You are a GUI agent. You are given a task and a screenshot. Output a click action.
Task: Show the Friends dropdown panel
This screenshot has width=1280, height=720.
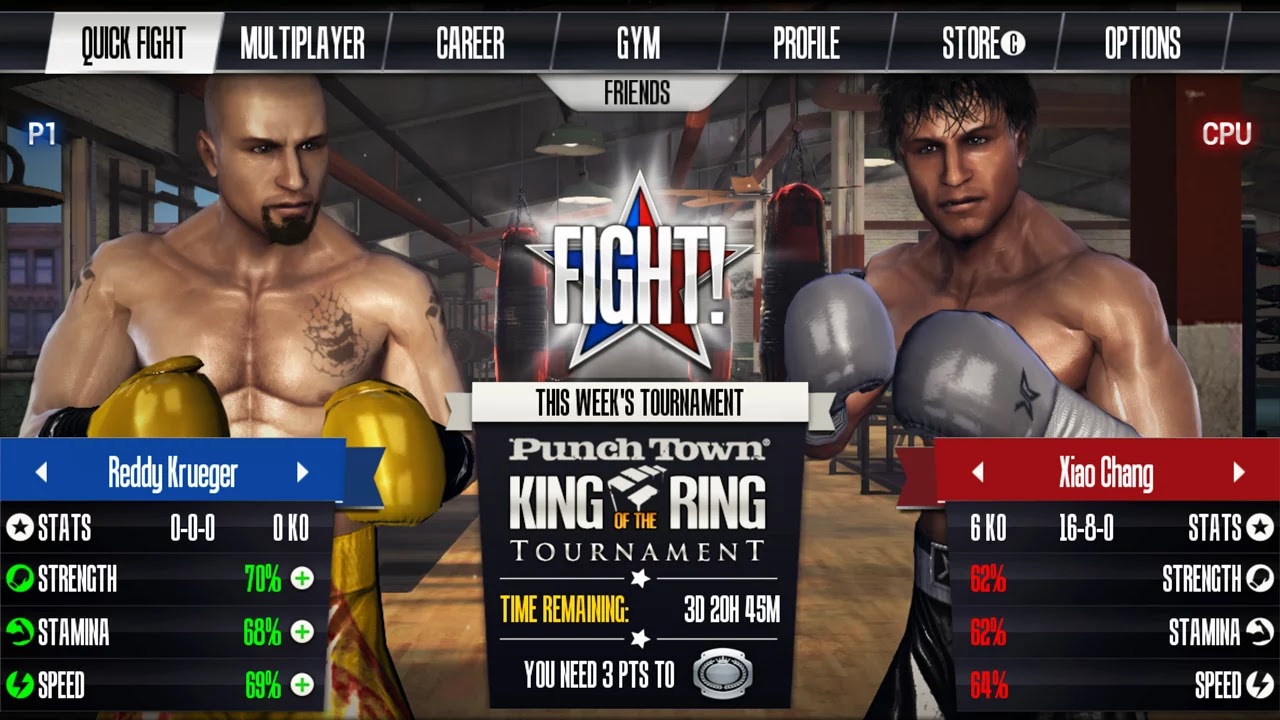(x=637, y=94)
